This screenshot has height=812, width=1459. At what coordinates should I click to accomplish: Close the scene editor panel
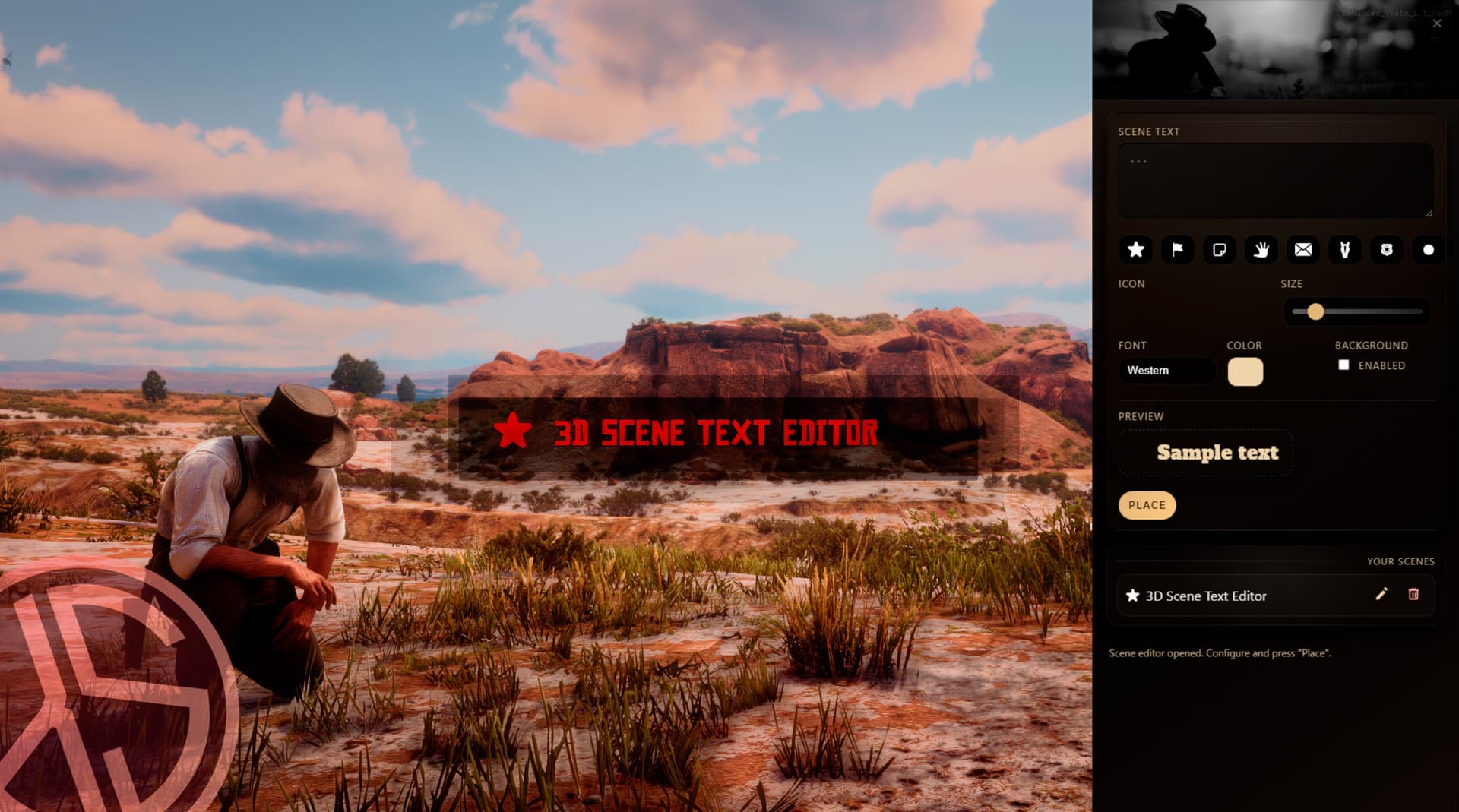coord(1436,23)
